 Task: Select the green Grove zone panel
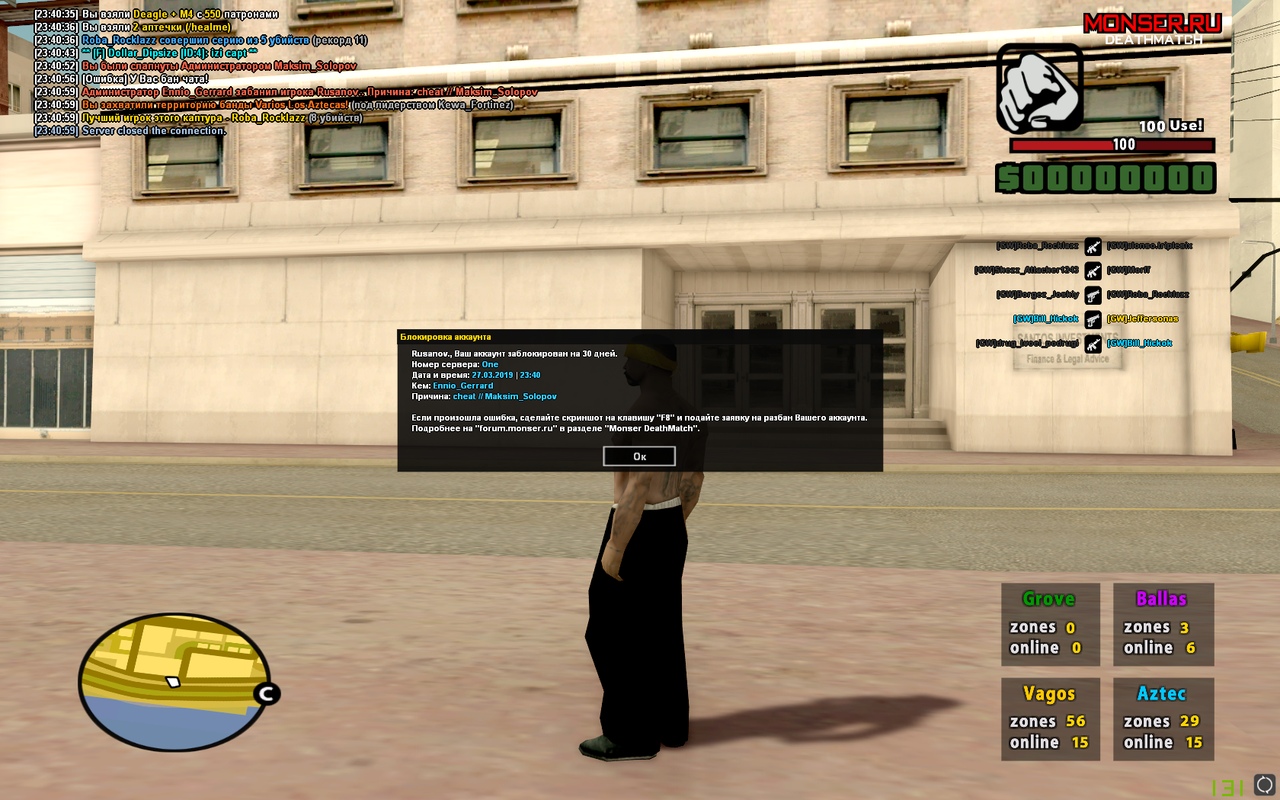(x=1050, y=624)
